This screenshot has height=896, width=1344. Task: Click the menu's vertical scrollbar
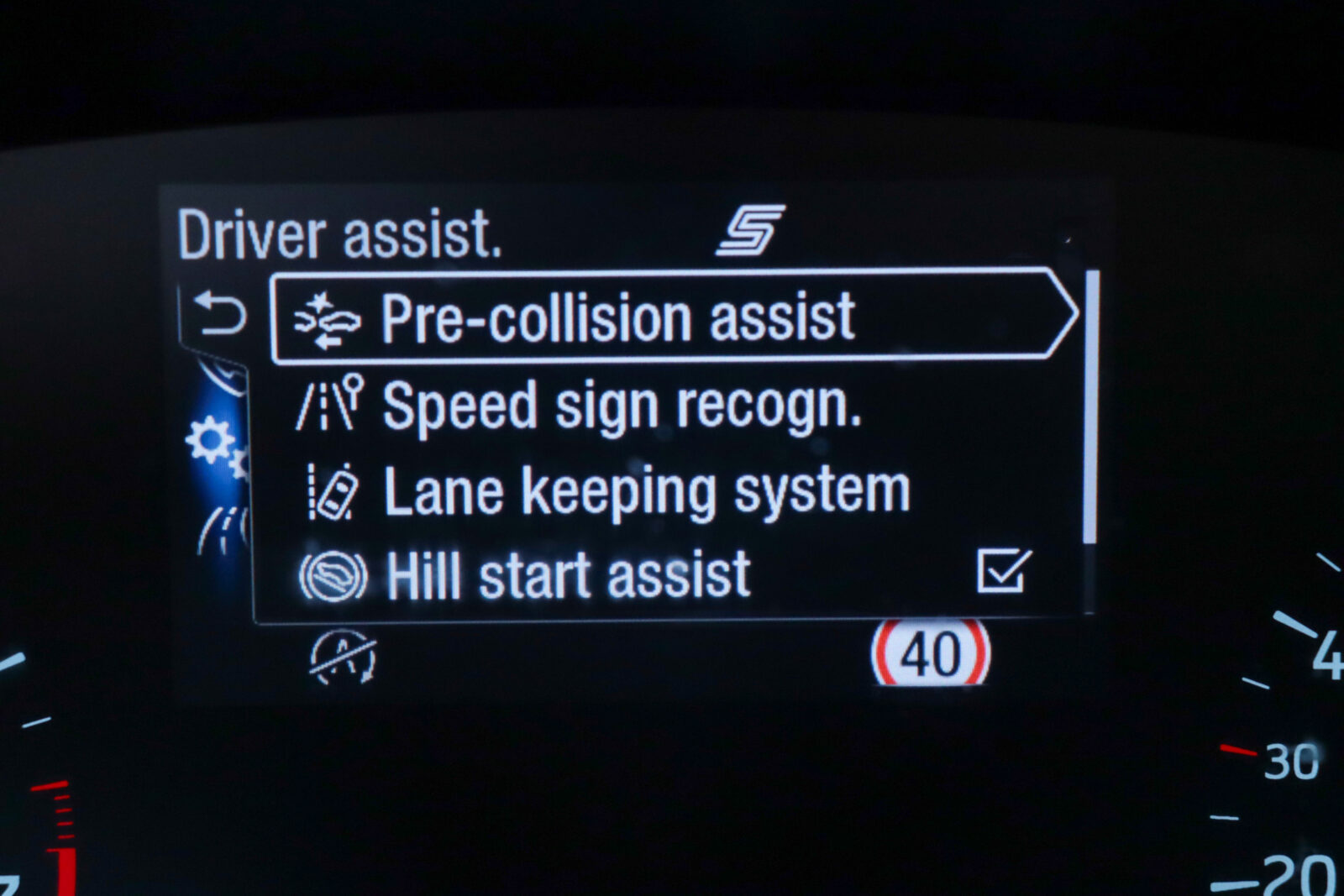1090,407
